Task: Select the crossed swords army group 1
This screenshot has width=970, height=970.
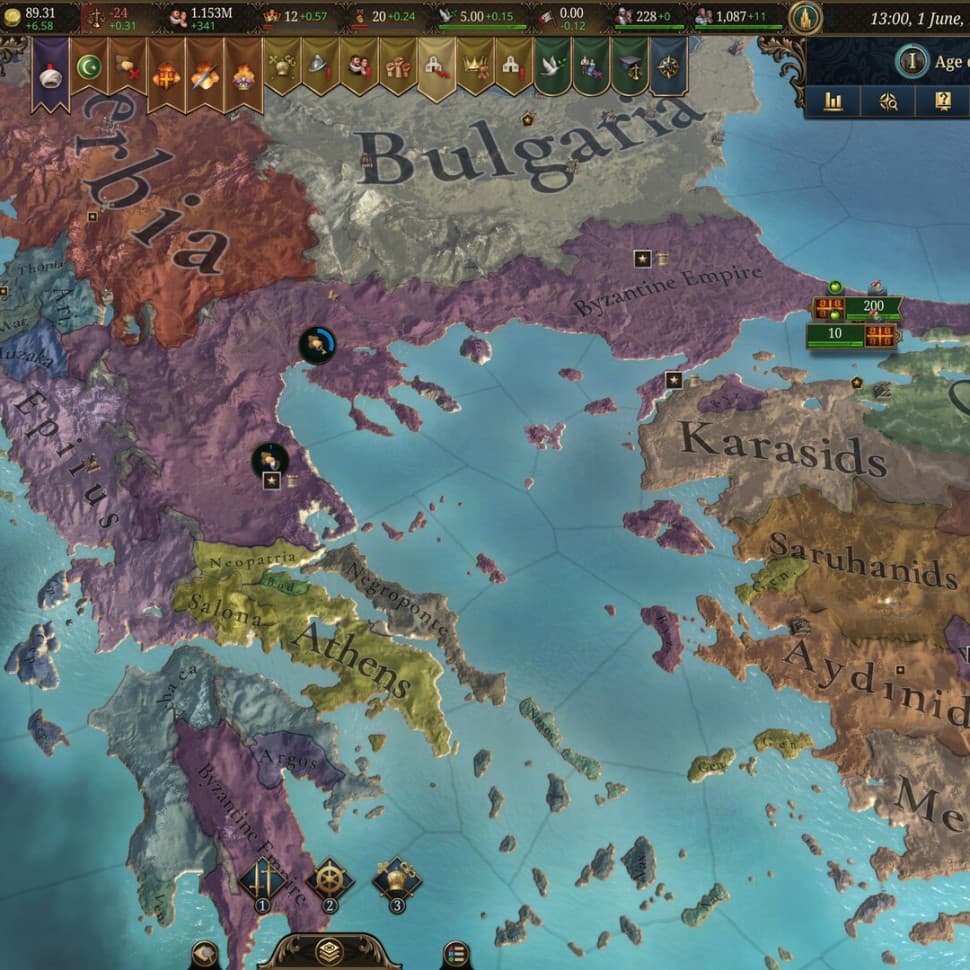Action: point(263,884)
